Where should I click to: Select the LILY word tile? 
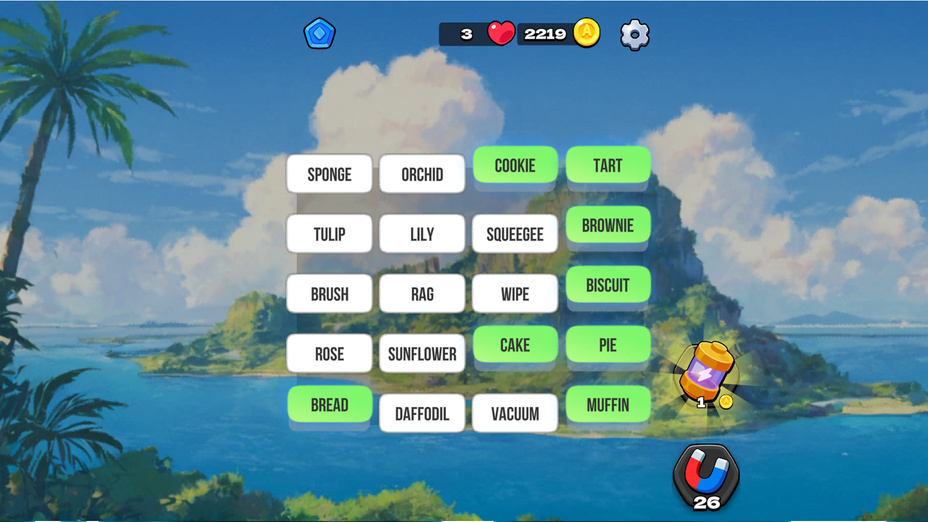tap(422, 234)
